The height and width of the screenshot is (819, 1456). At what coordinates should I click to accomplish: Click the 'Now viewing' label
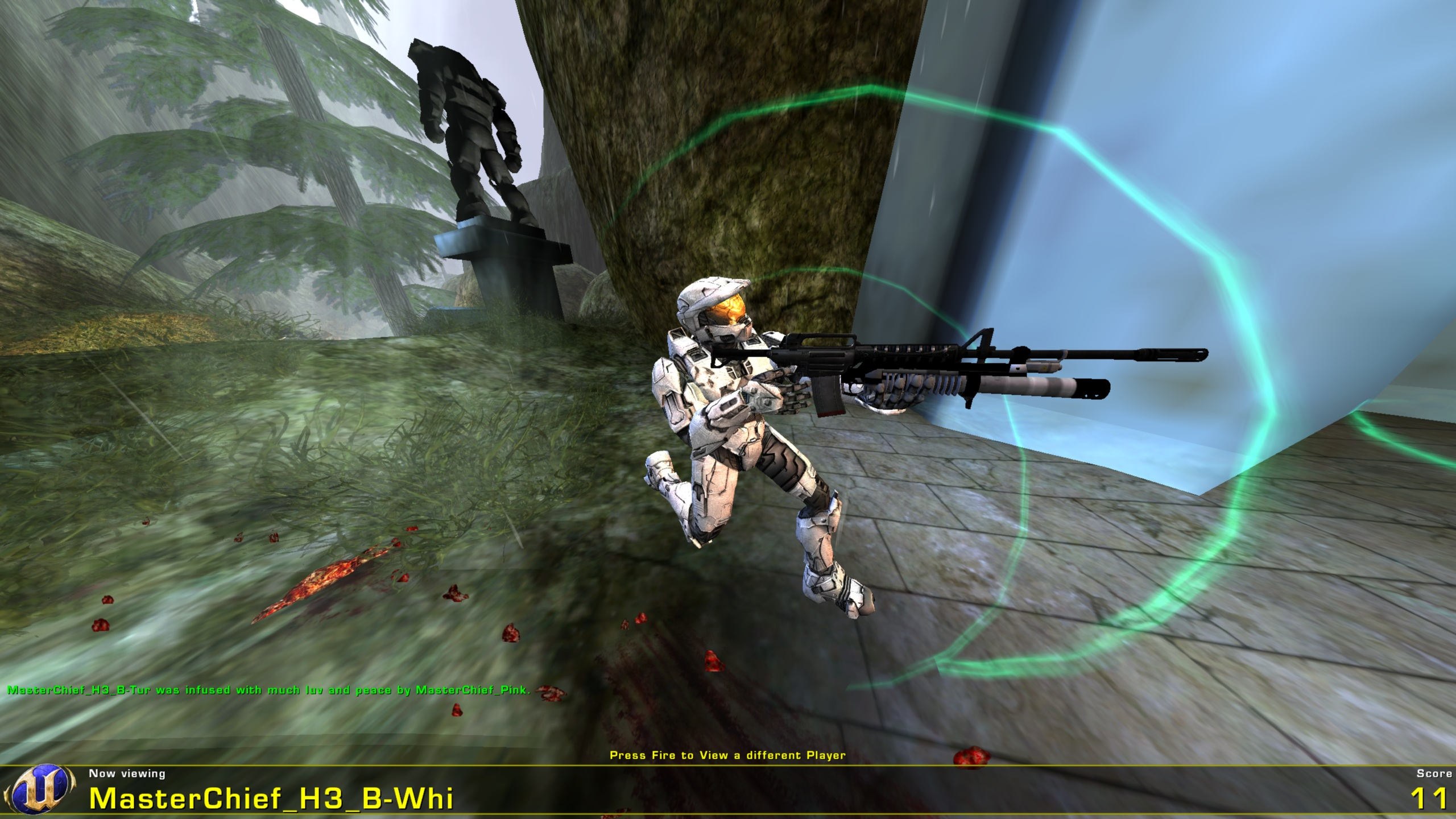tap(126, 774)
